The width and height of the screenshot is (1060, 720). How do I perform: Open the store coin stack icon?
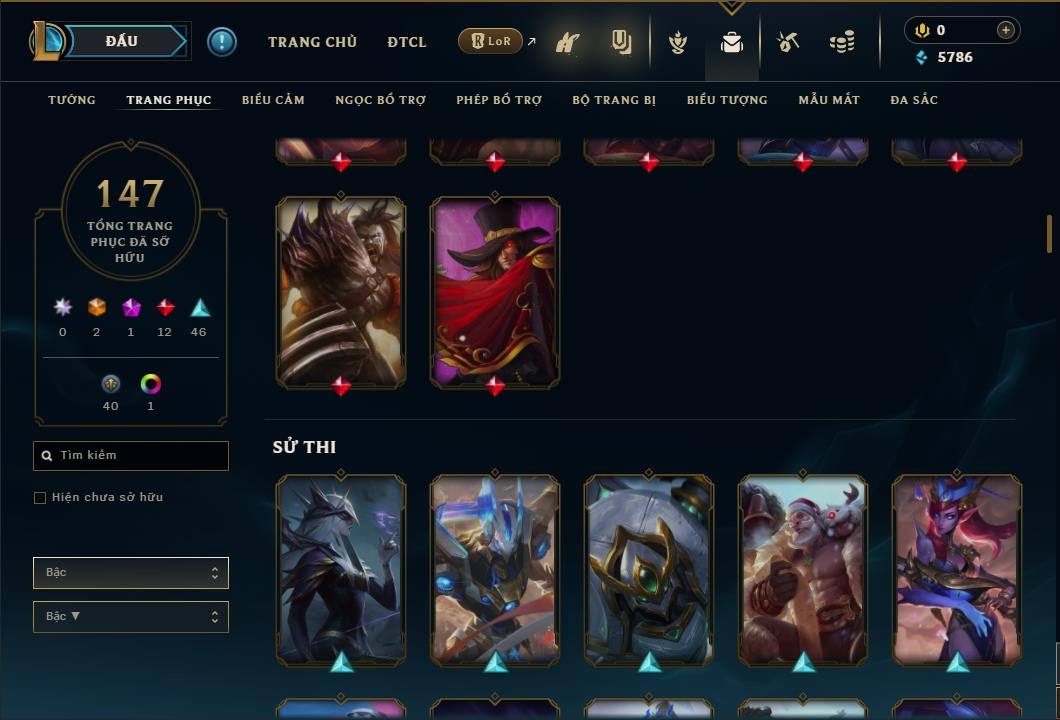(842, 42)
